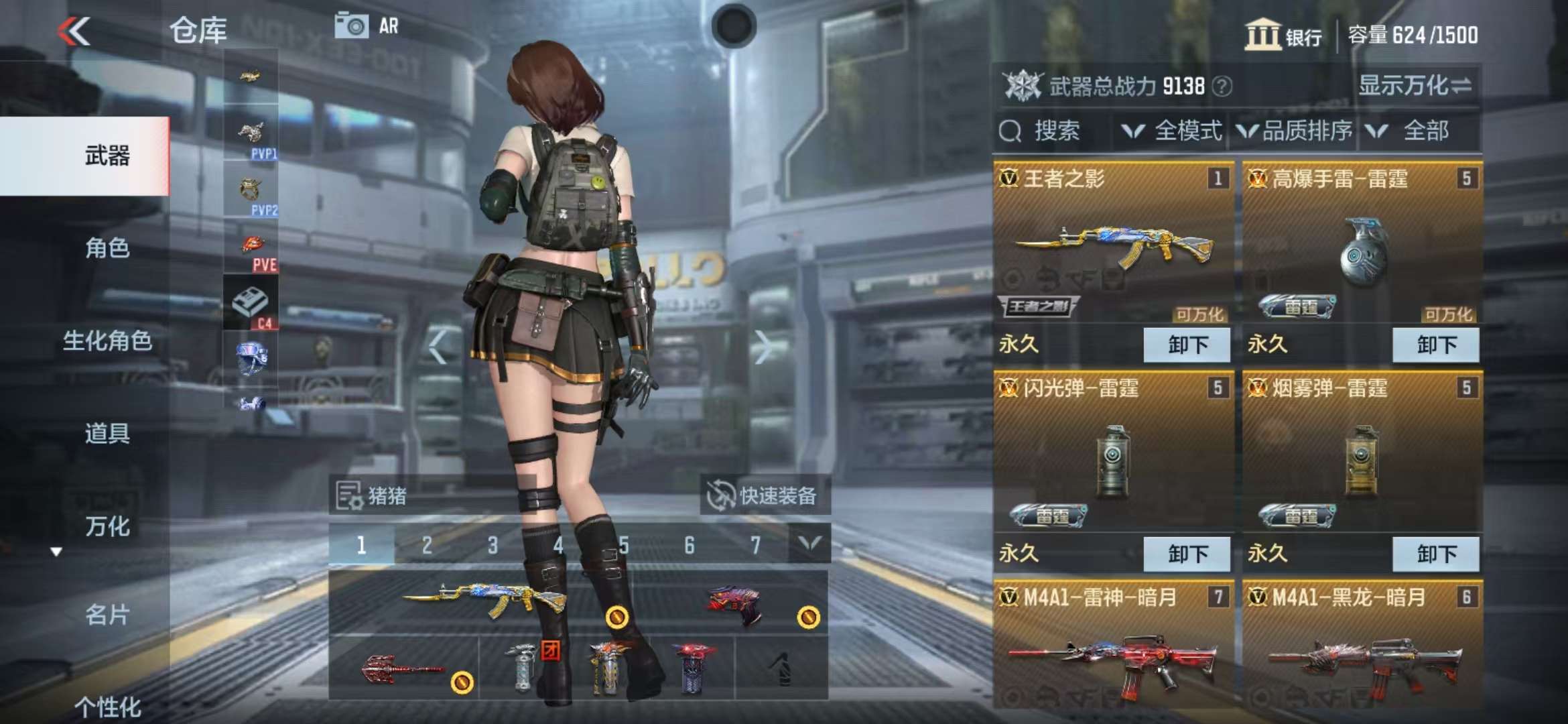Screen dimensions: 1568x724
Task: Open the 万化 category
Action: (107, 526)
